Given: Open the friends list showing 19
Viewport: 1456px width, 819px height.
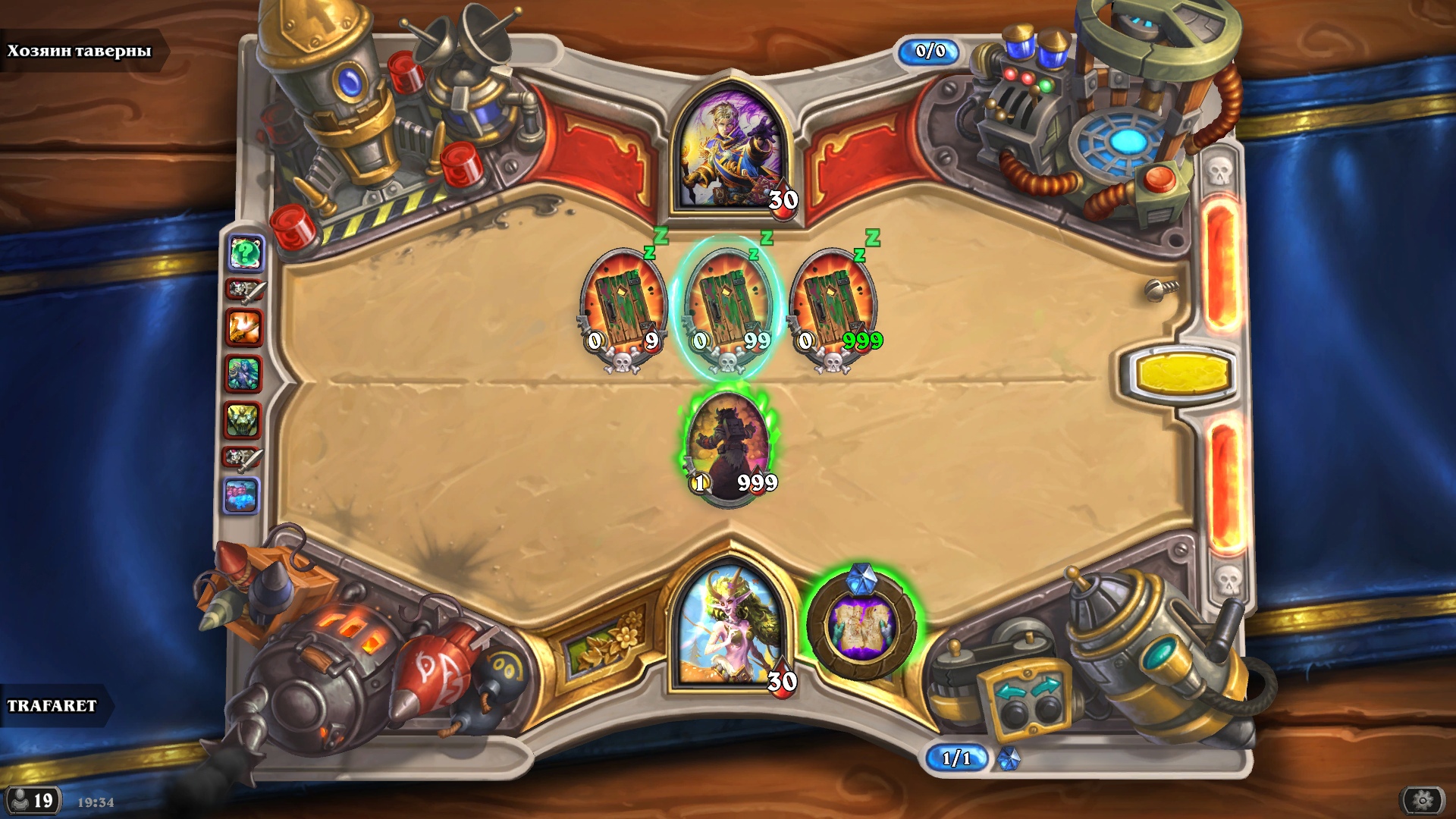Looking at the screenshot, I should pyautogui.click(x=32, y=801).
